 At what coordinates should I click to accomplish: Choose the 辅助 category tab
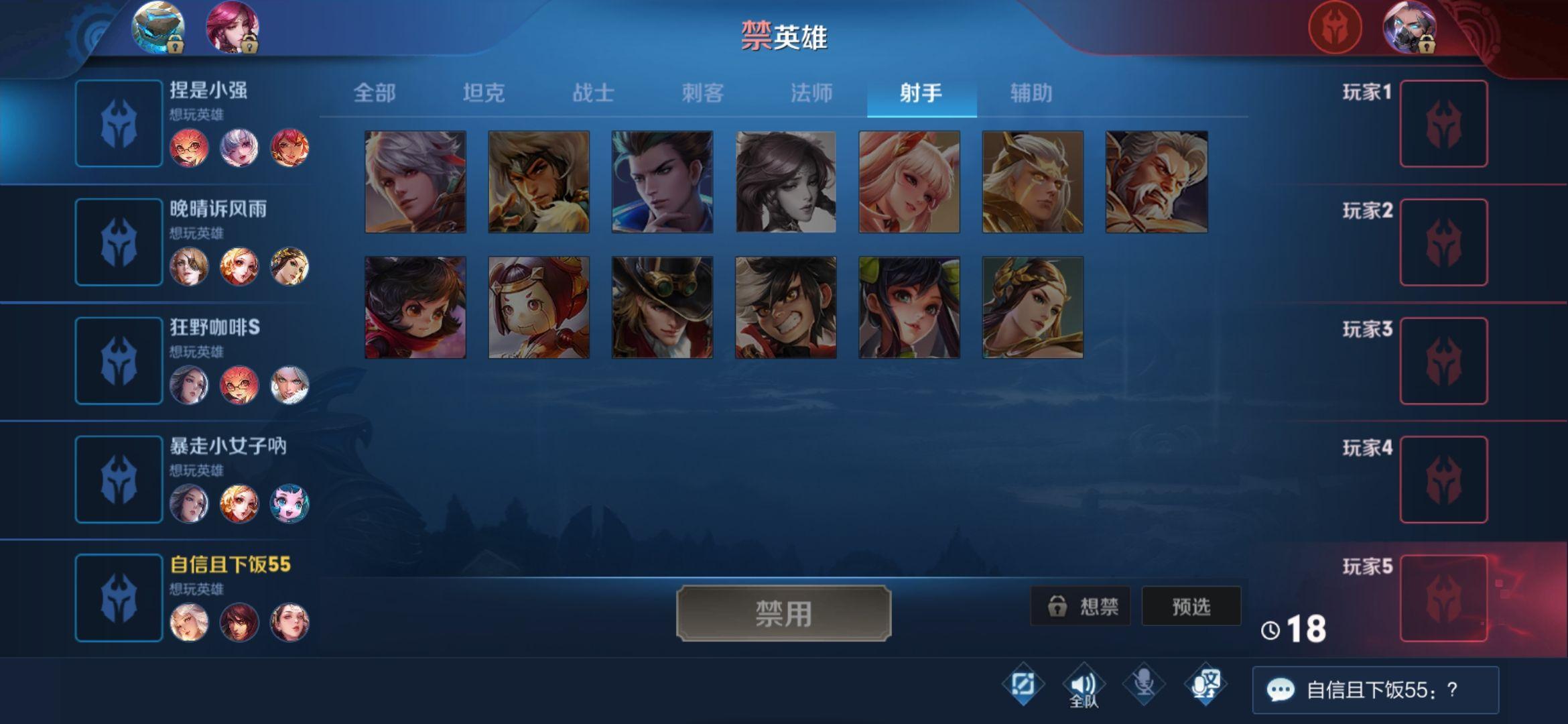click(1031, 93)
